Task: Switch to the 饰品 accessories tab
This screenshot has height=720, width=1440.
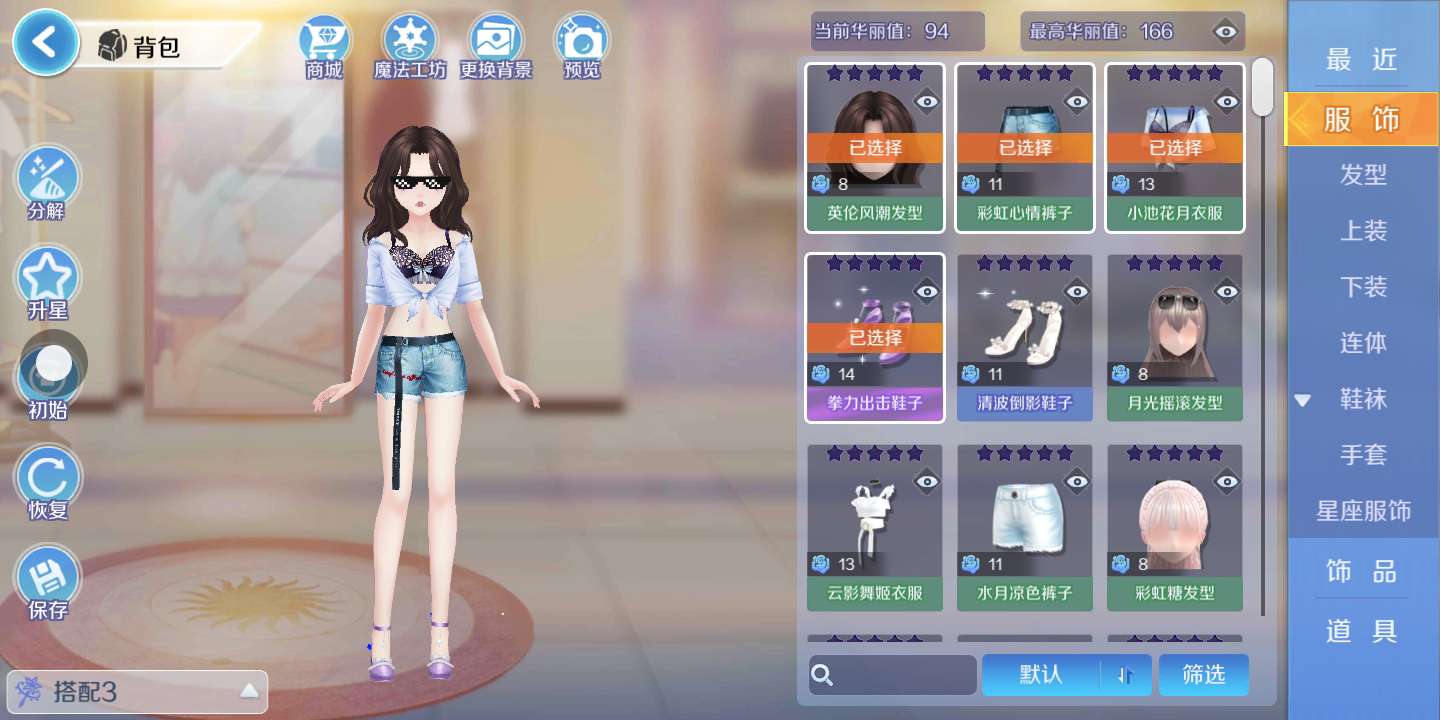Action: [x=1362, y=571]
